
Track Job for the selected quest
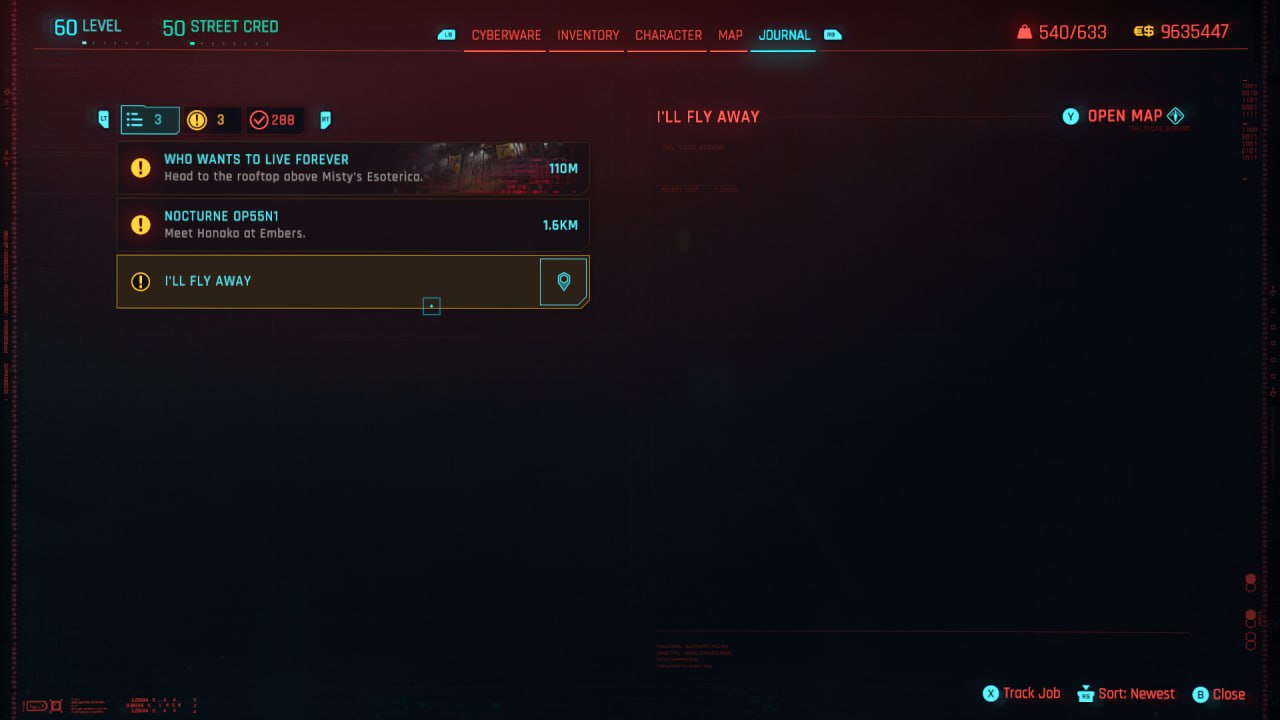coord(1021,693)
